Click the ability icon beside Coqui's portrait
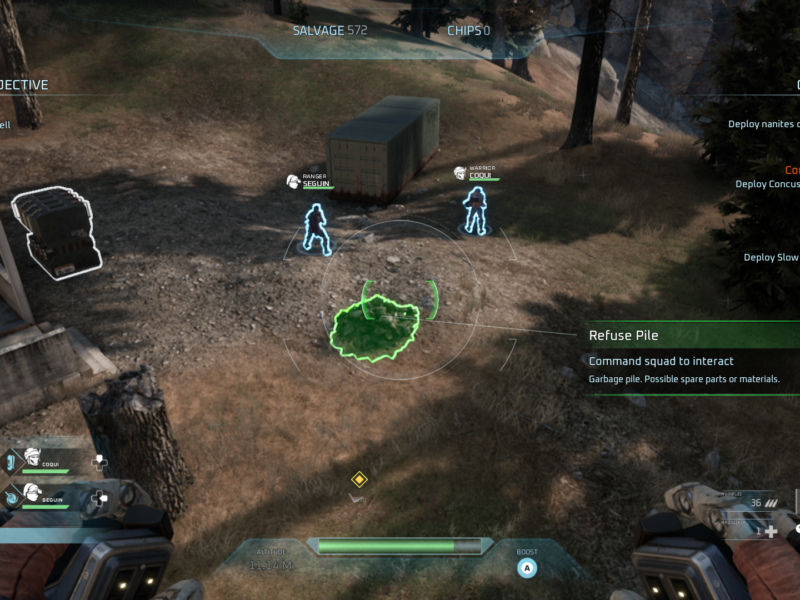Screen dimensions: 800x600 coord(11,461)
